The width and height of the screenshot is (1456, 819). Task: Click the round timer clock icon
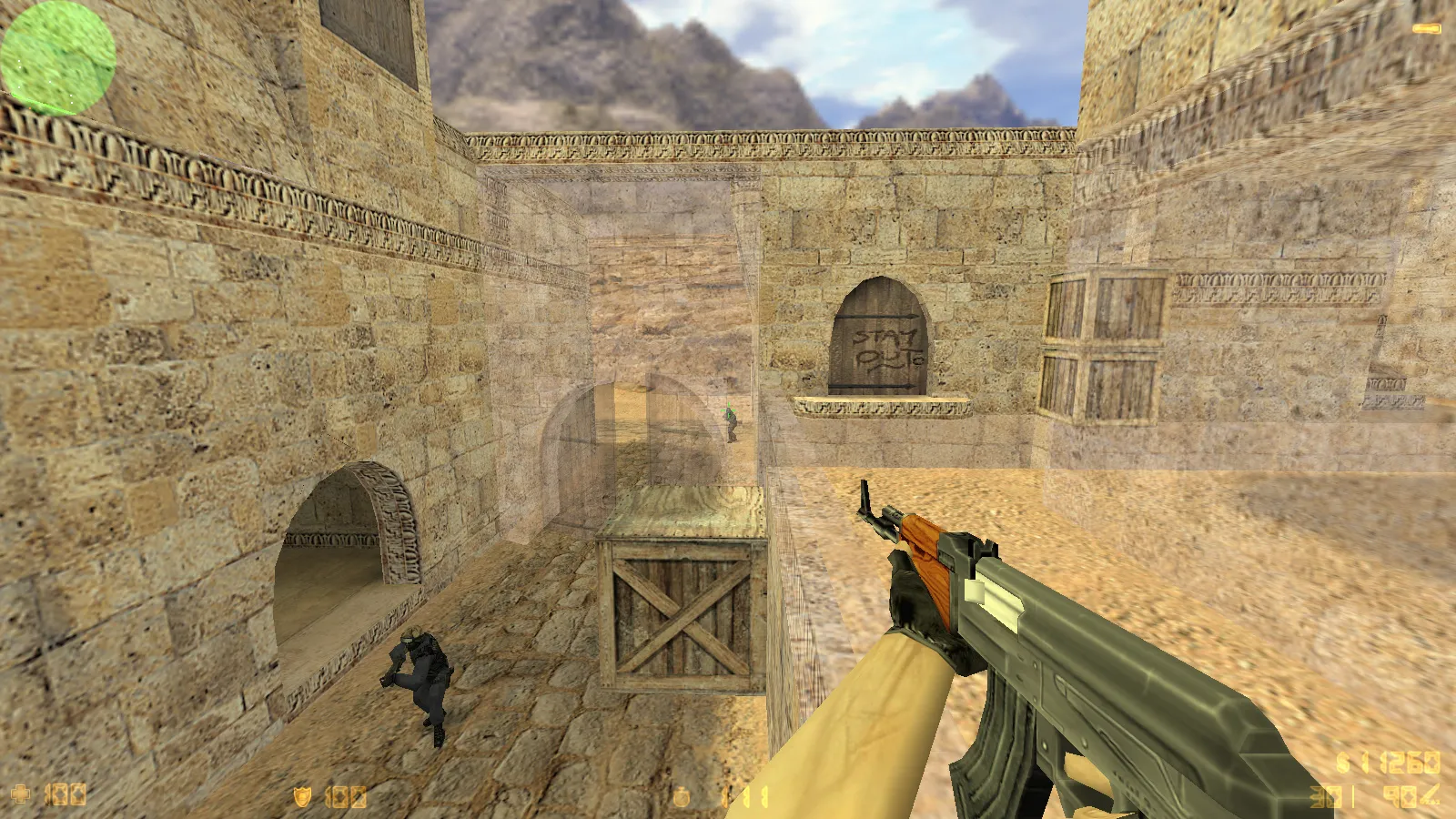pos(682,798)
